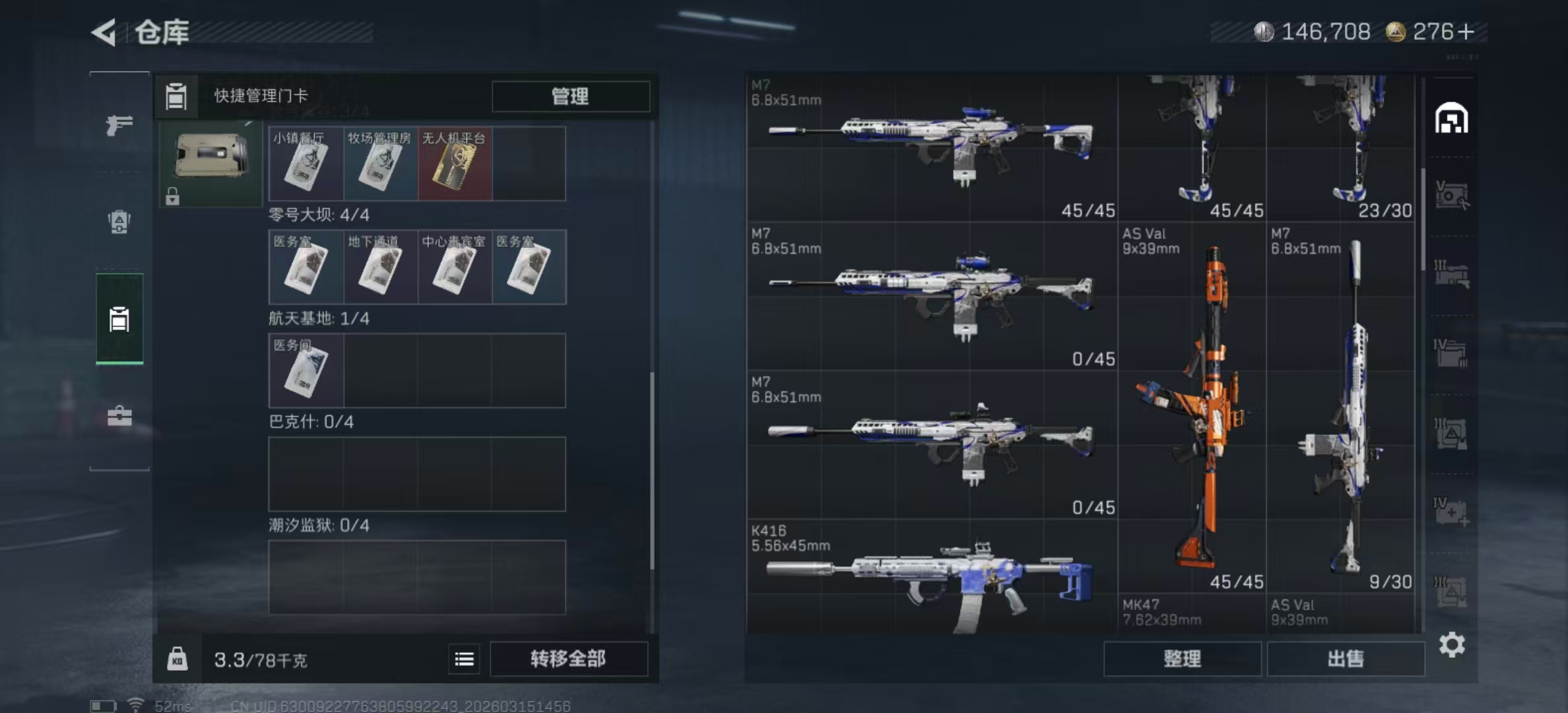Open the 出售 sell option
The width and height of the screenshot is (1568, 713).
1345,659
